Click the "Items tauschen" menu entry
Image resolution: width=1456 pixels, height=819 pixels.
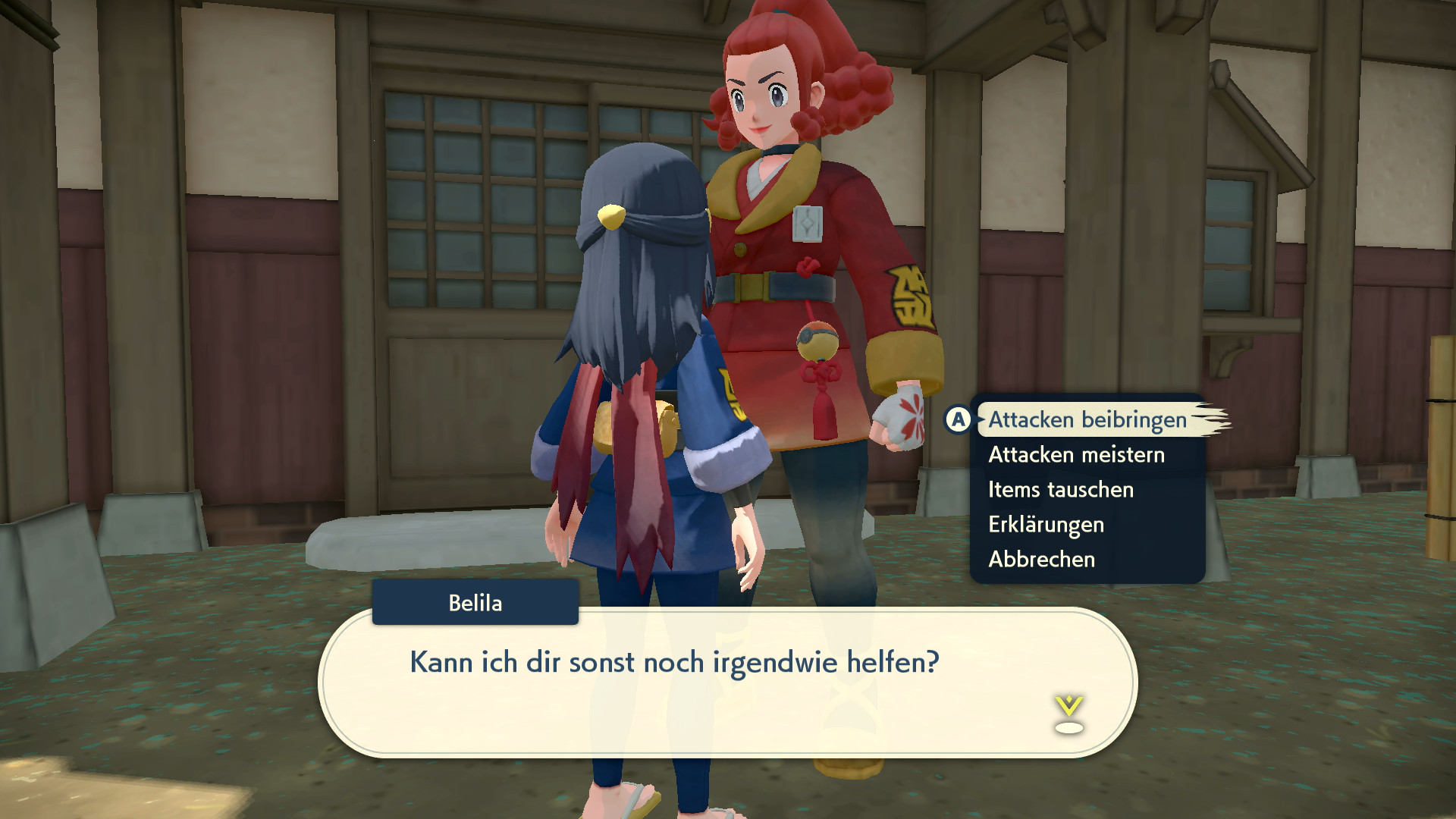click(1060, 489)
